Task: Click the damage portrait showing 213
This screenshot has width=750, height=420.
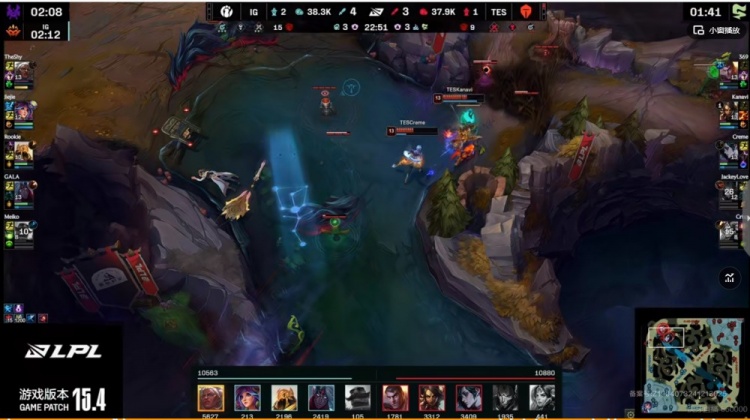Action: [247, 397]
